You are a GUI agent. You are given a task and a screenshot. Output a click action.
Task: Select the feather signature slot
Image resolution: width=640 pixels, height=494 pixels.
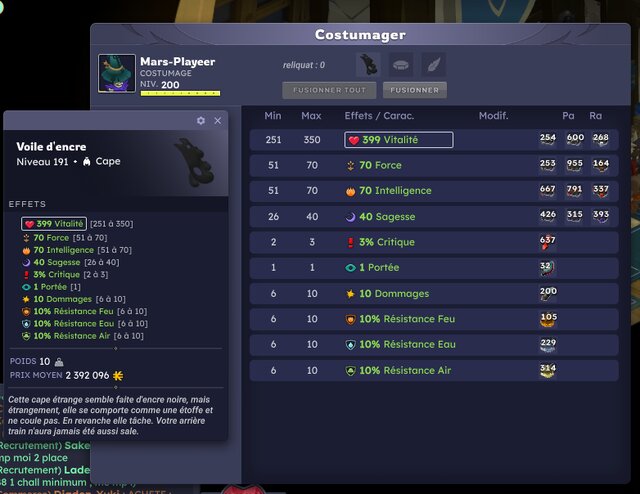tap(432, 65)
